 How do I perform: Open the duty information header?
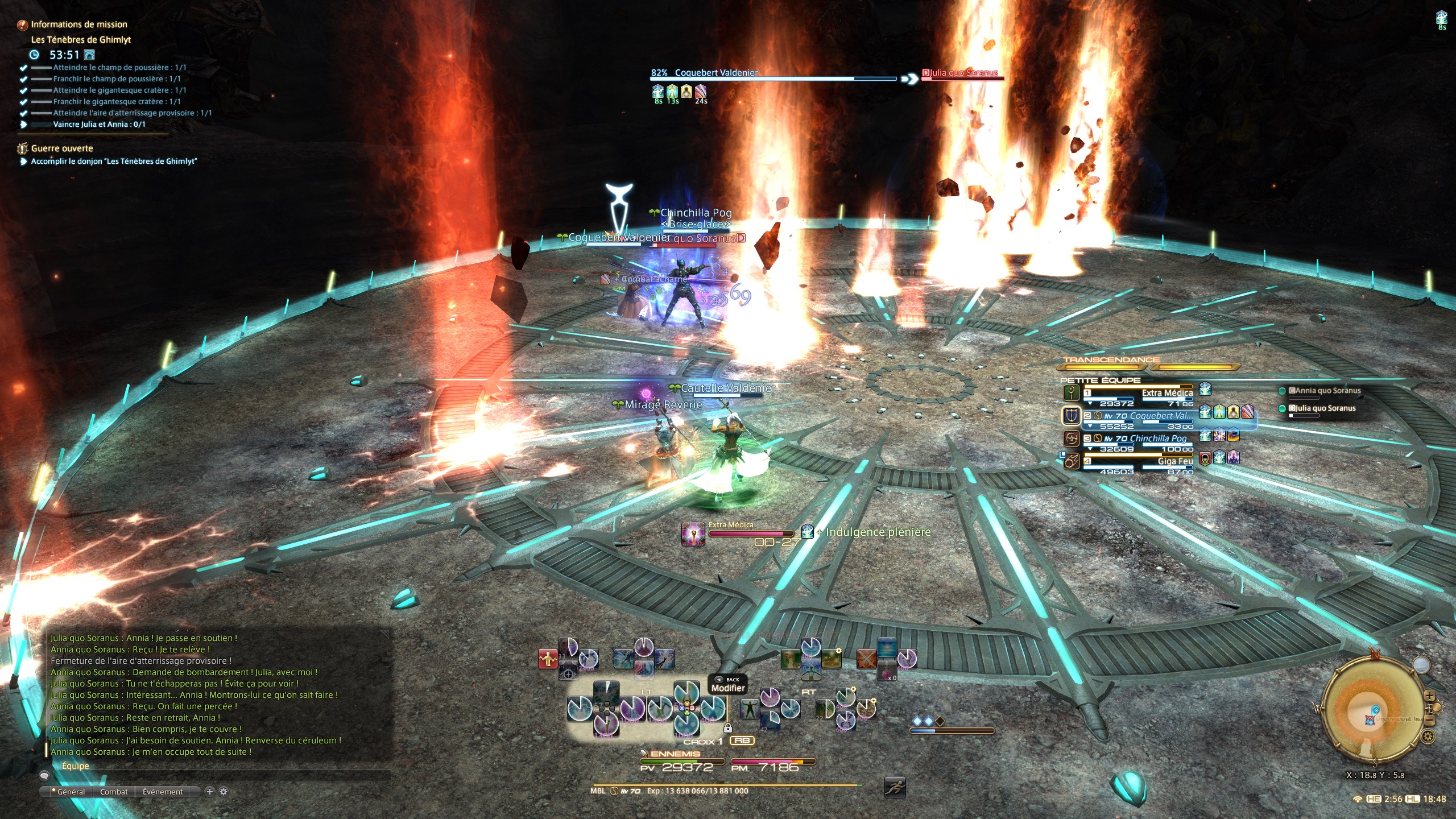(78, 24)
